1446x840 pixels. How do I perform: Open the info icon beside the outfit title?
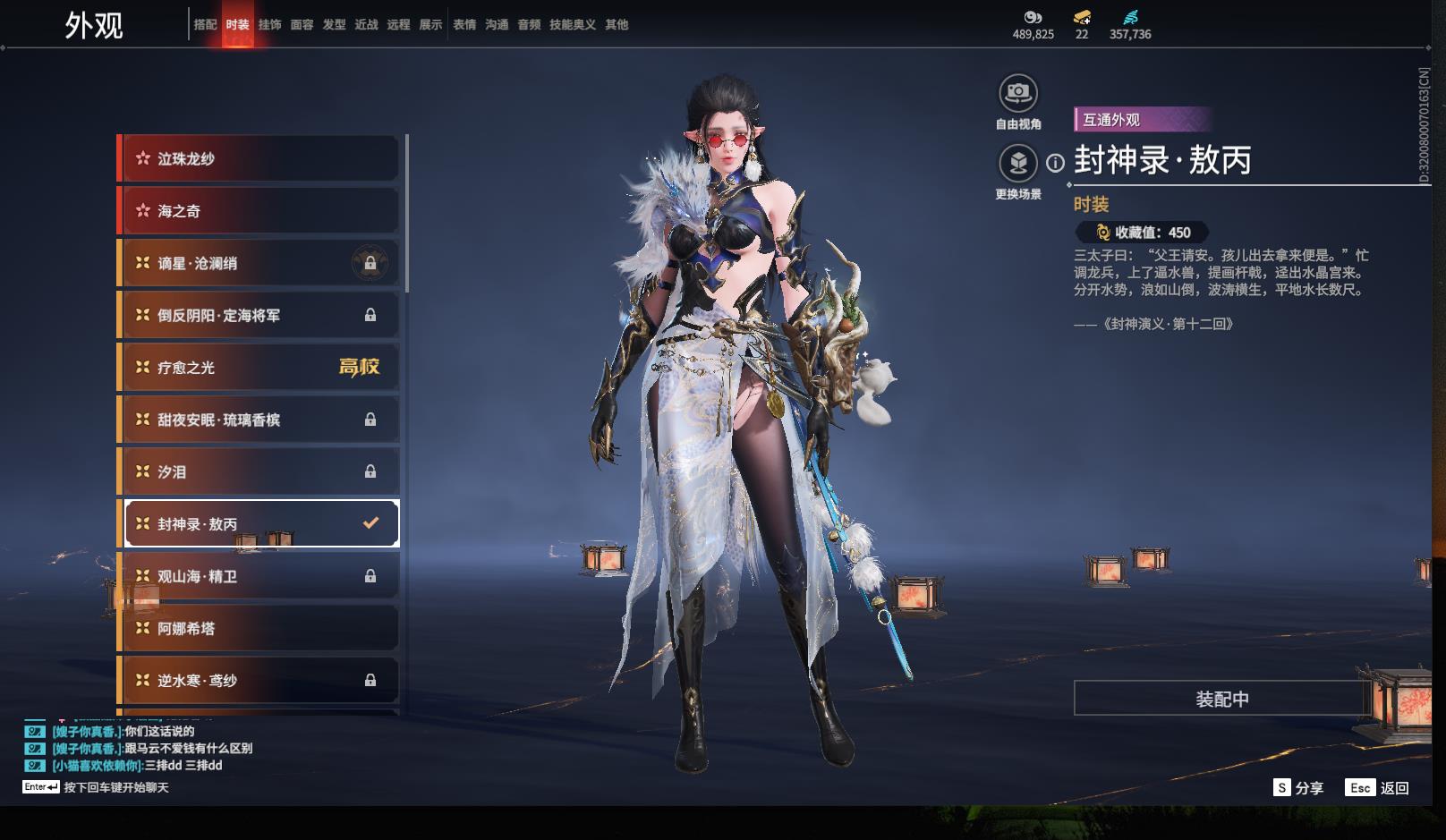(x=1056, y=163)
